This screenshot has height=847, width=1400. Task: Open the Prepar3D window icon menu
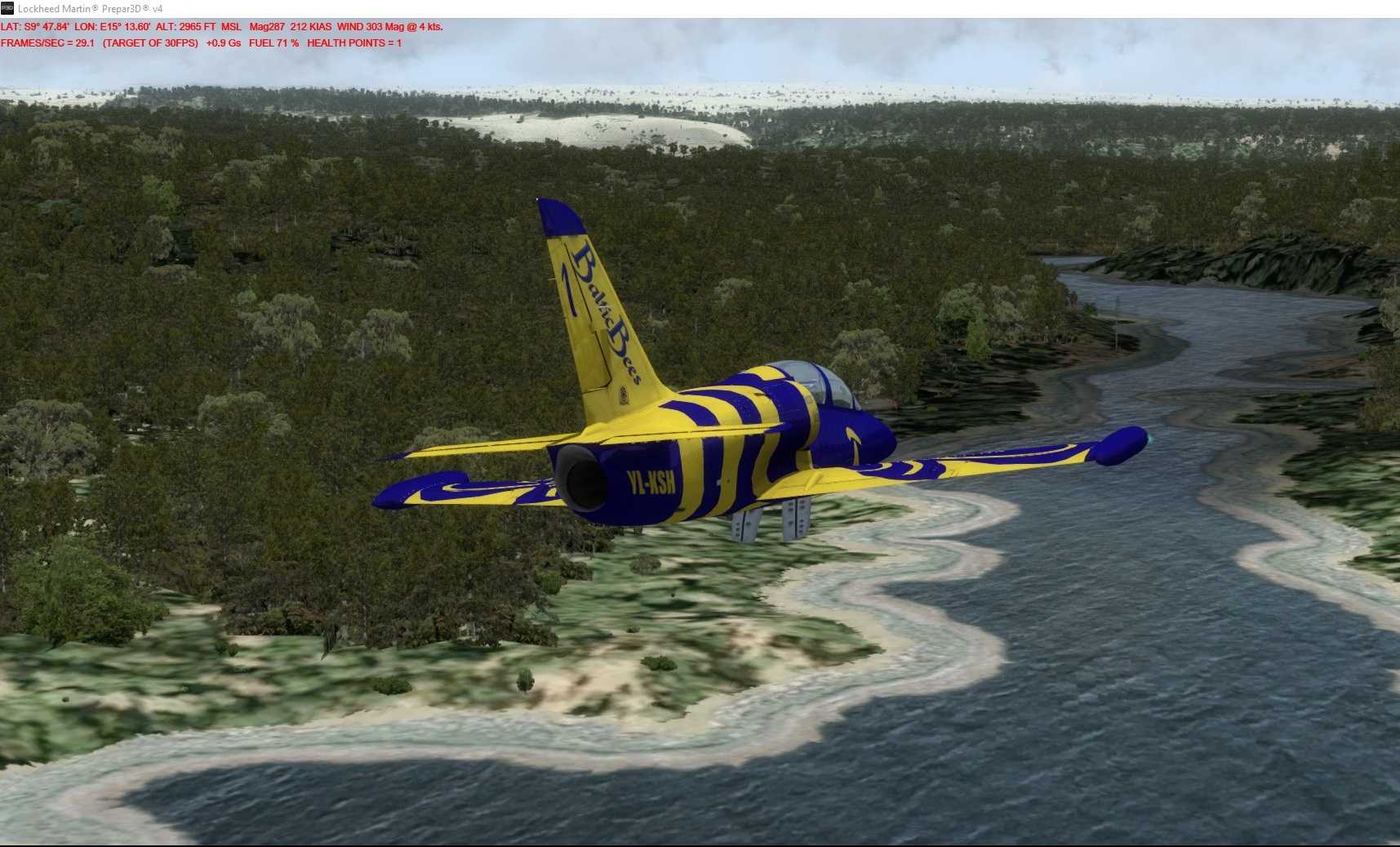[7, 8]
